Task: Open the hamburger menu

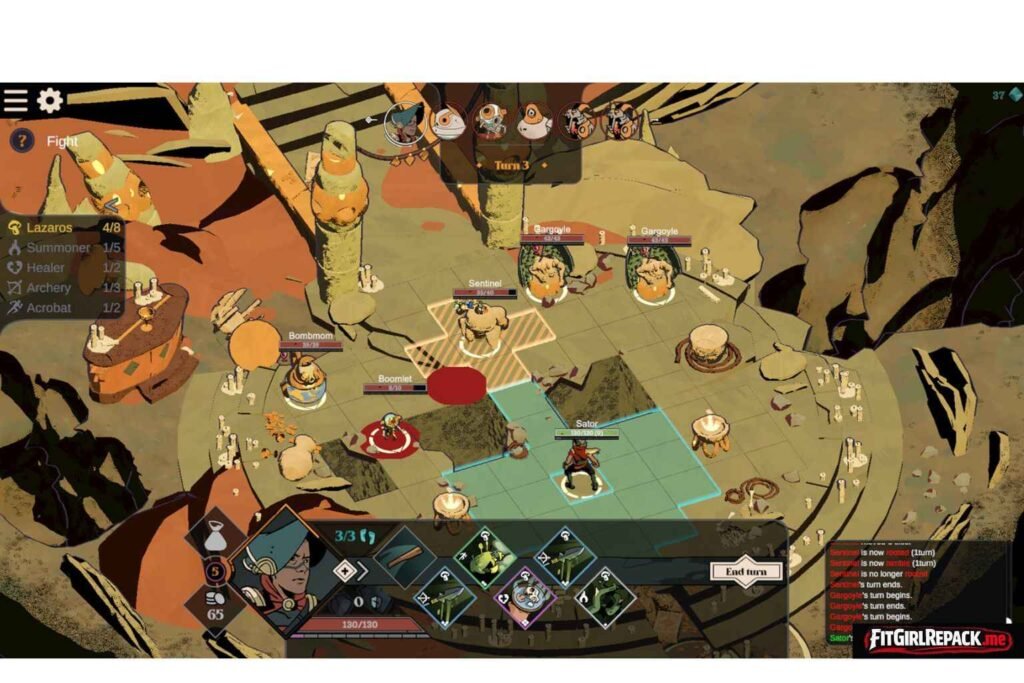Action: point(16,101)
